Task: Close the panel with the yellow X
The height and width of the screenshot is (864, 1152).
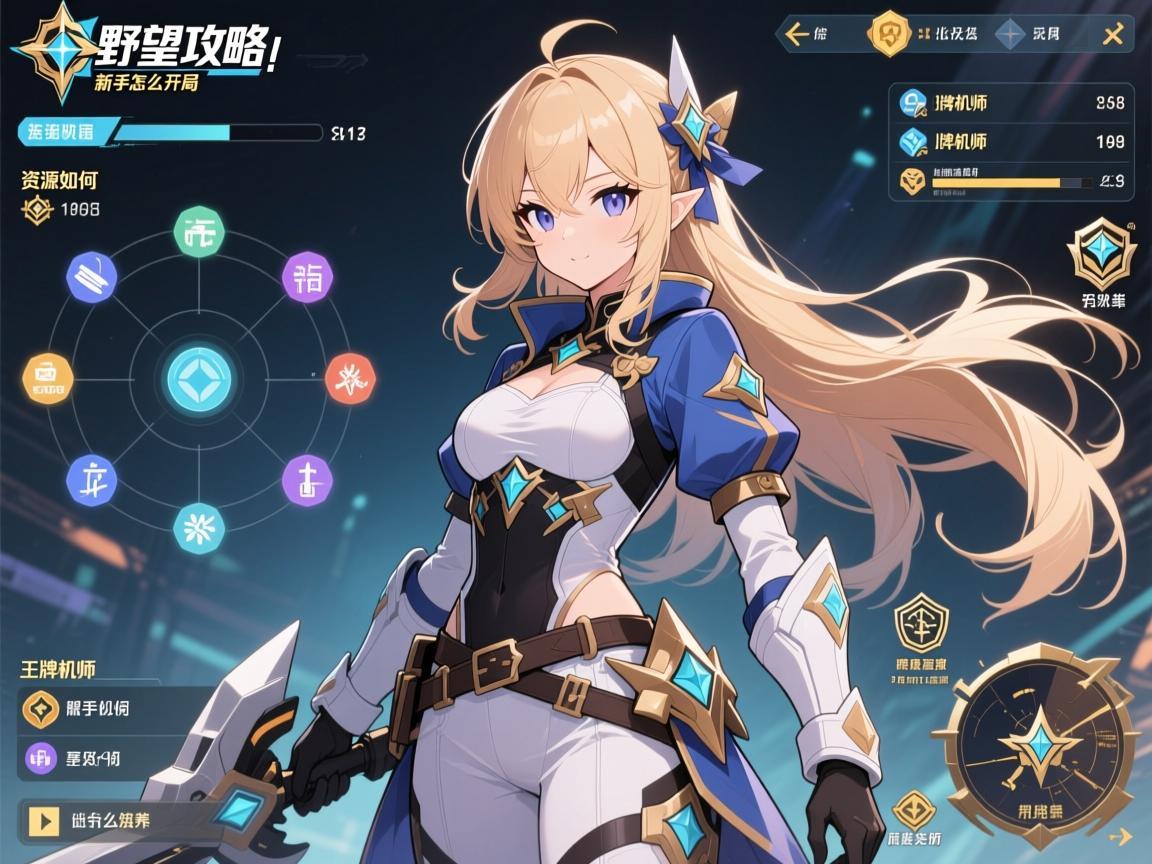Action: point(1112,35)
